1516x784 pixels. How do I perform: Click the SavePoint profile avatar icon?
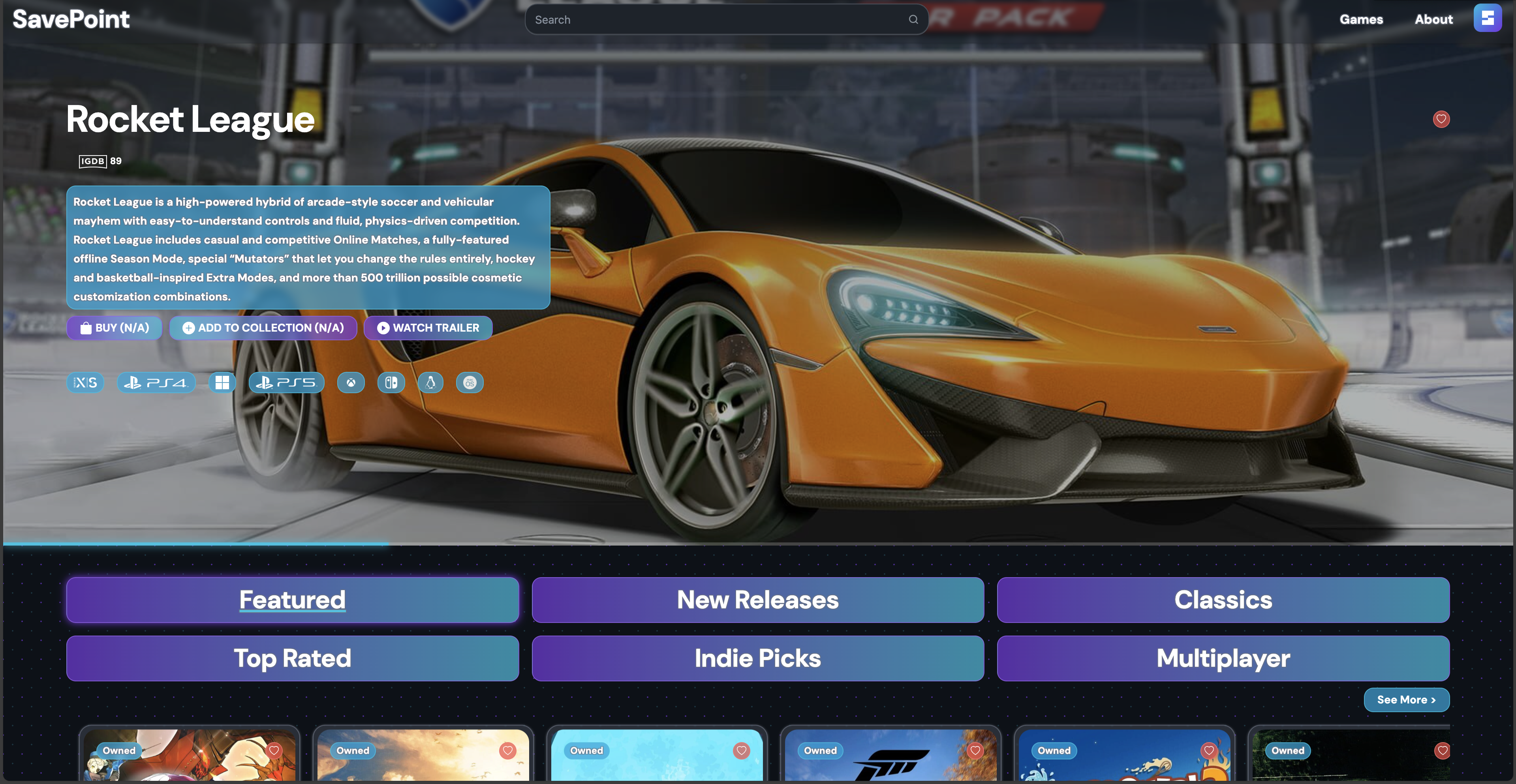(1488, 18)
